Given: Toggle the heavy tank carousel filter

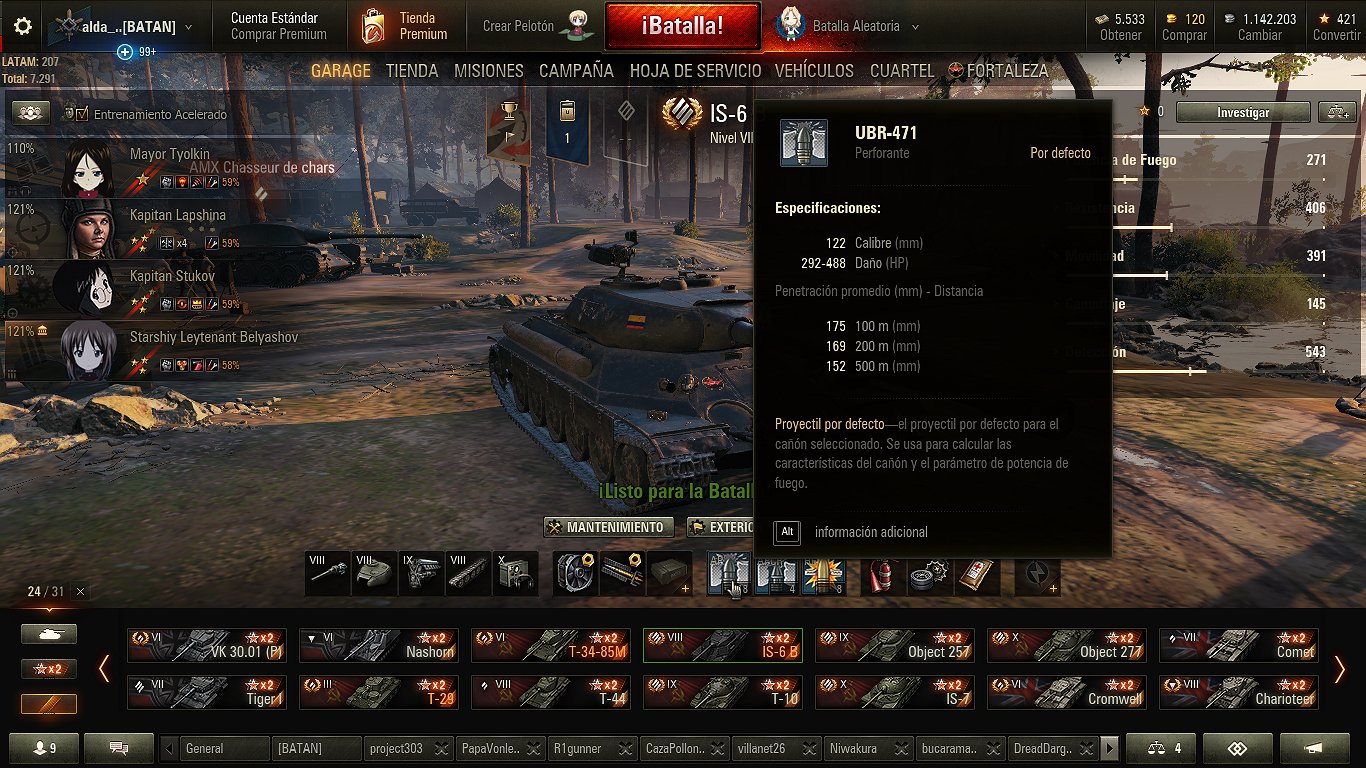Looking at the screenshot, I should (49, 633).
